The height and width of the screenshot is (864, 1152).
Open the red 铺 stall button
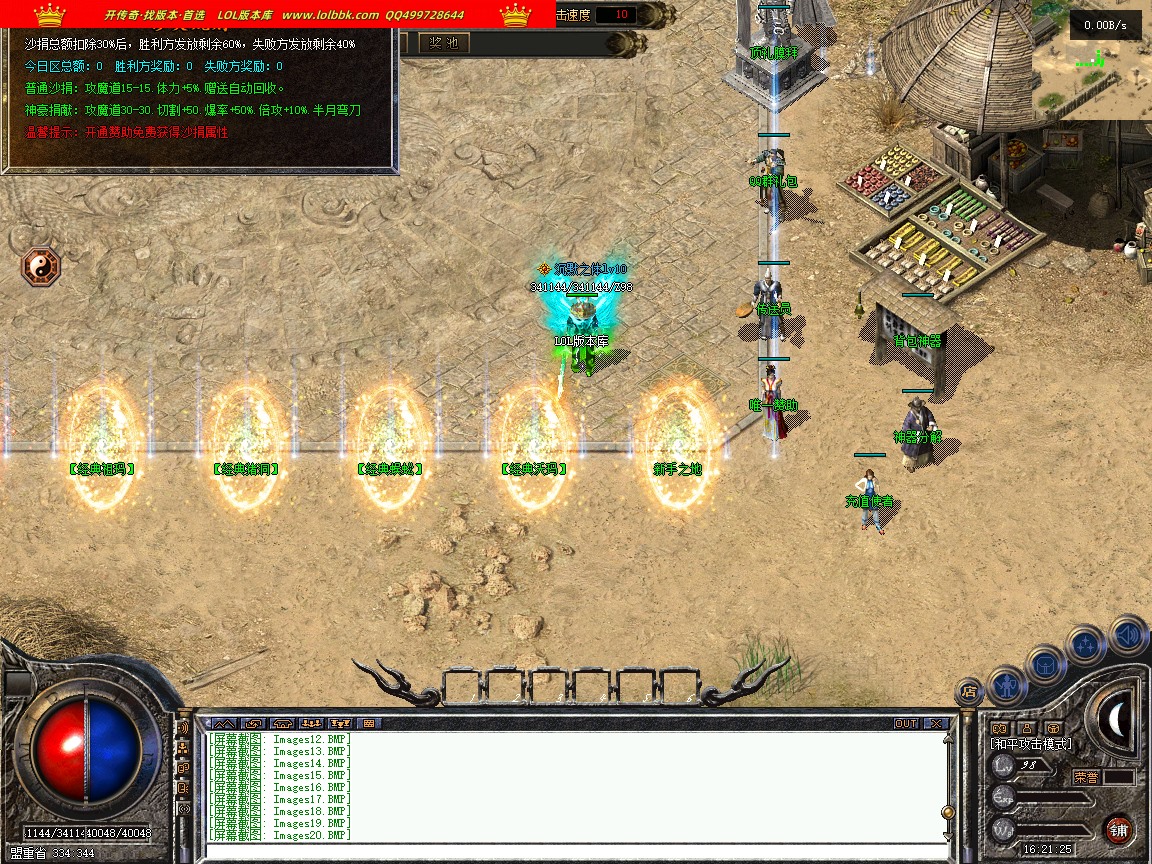[1118, 829]
